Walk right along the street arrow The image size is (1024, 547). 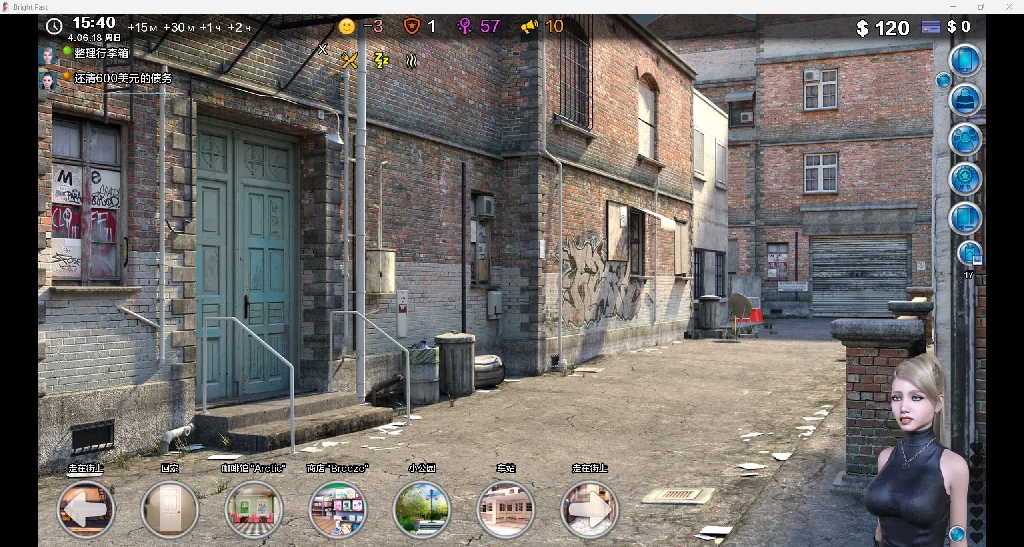(590, 509)
